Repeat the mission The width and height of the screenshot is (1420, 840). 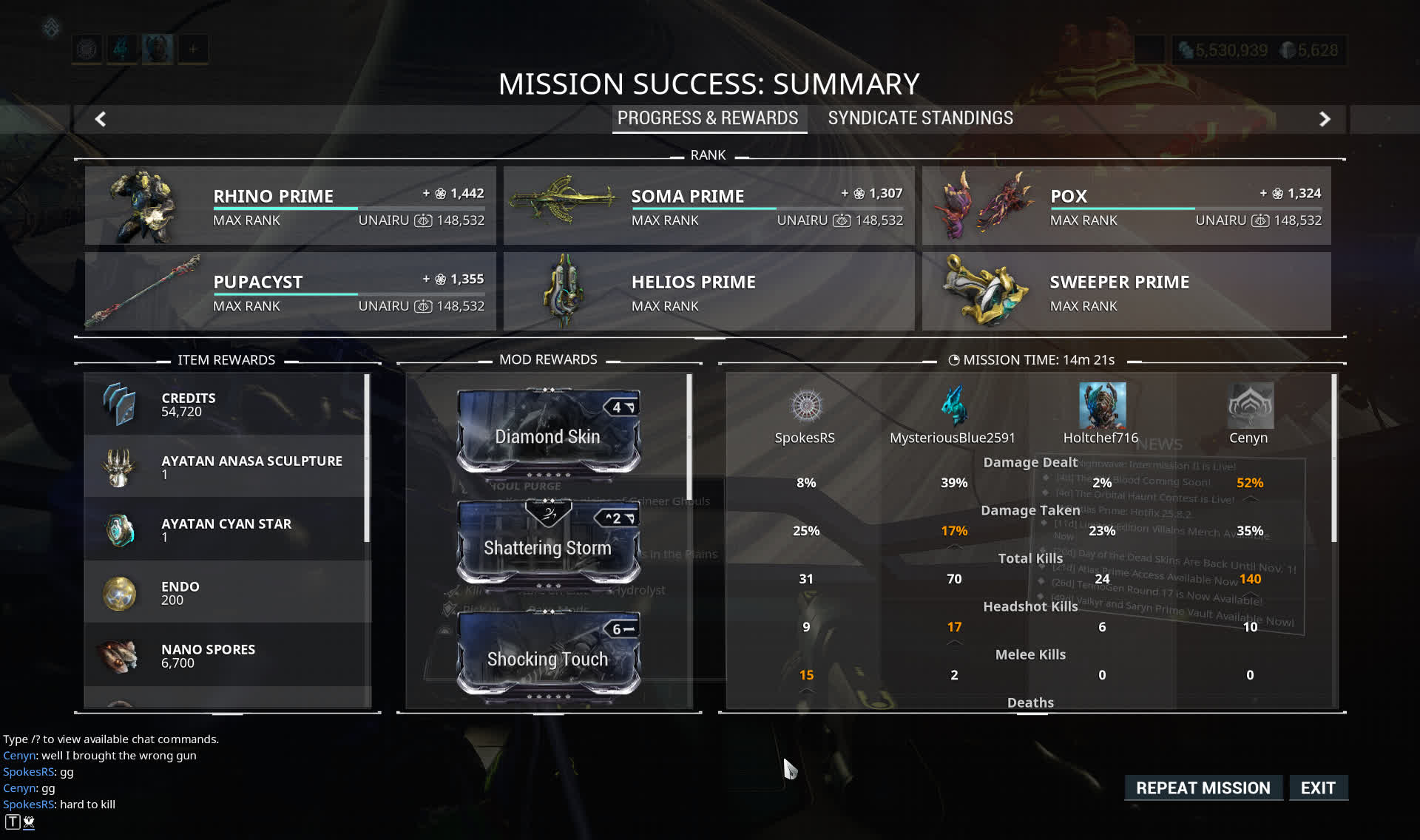click(x=1203, y=788)
